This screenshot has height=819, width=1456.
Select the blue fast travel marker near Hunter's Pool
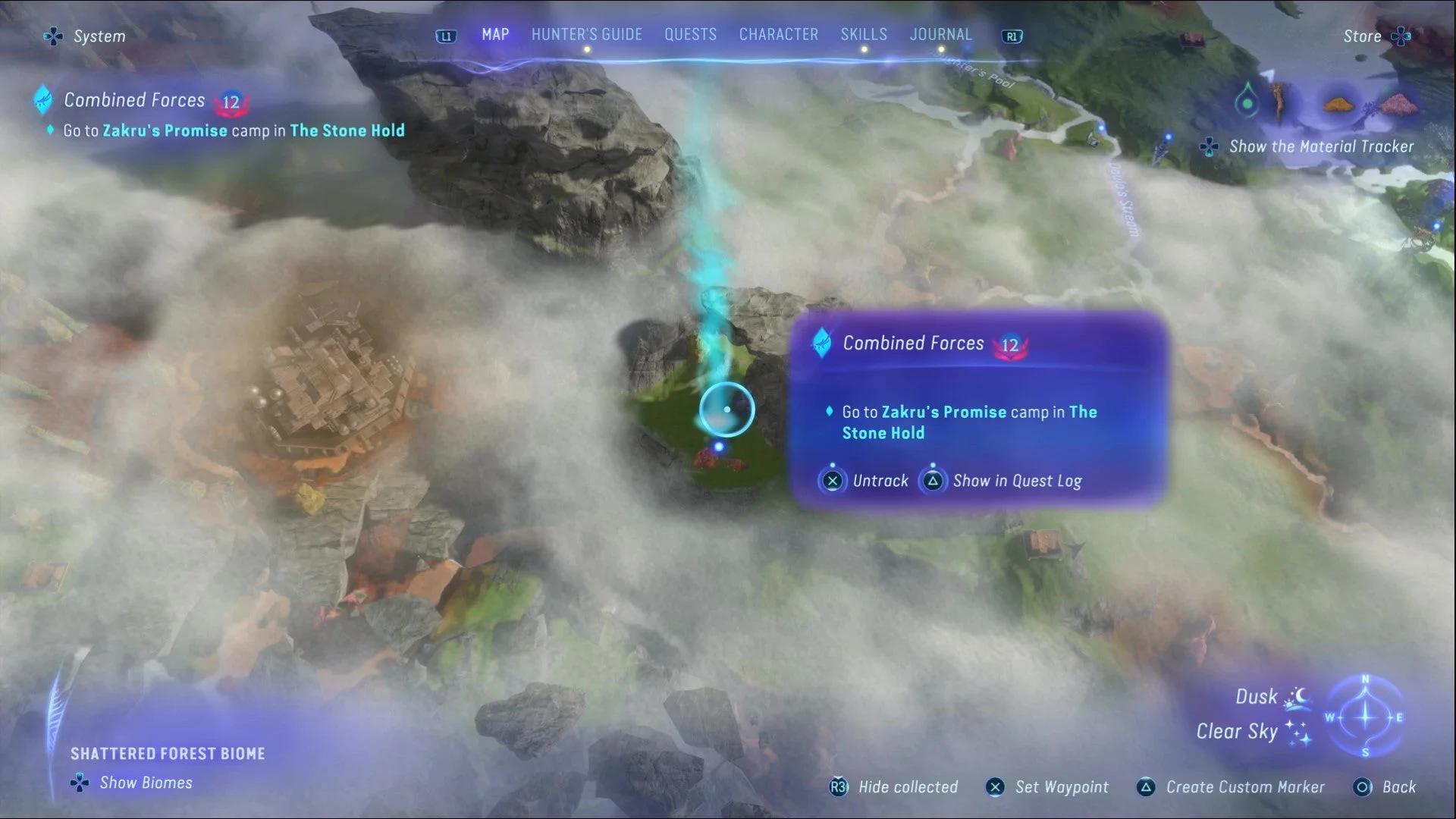pos(1100,127)
